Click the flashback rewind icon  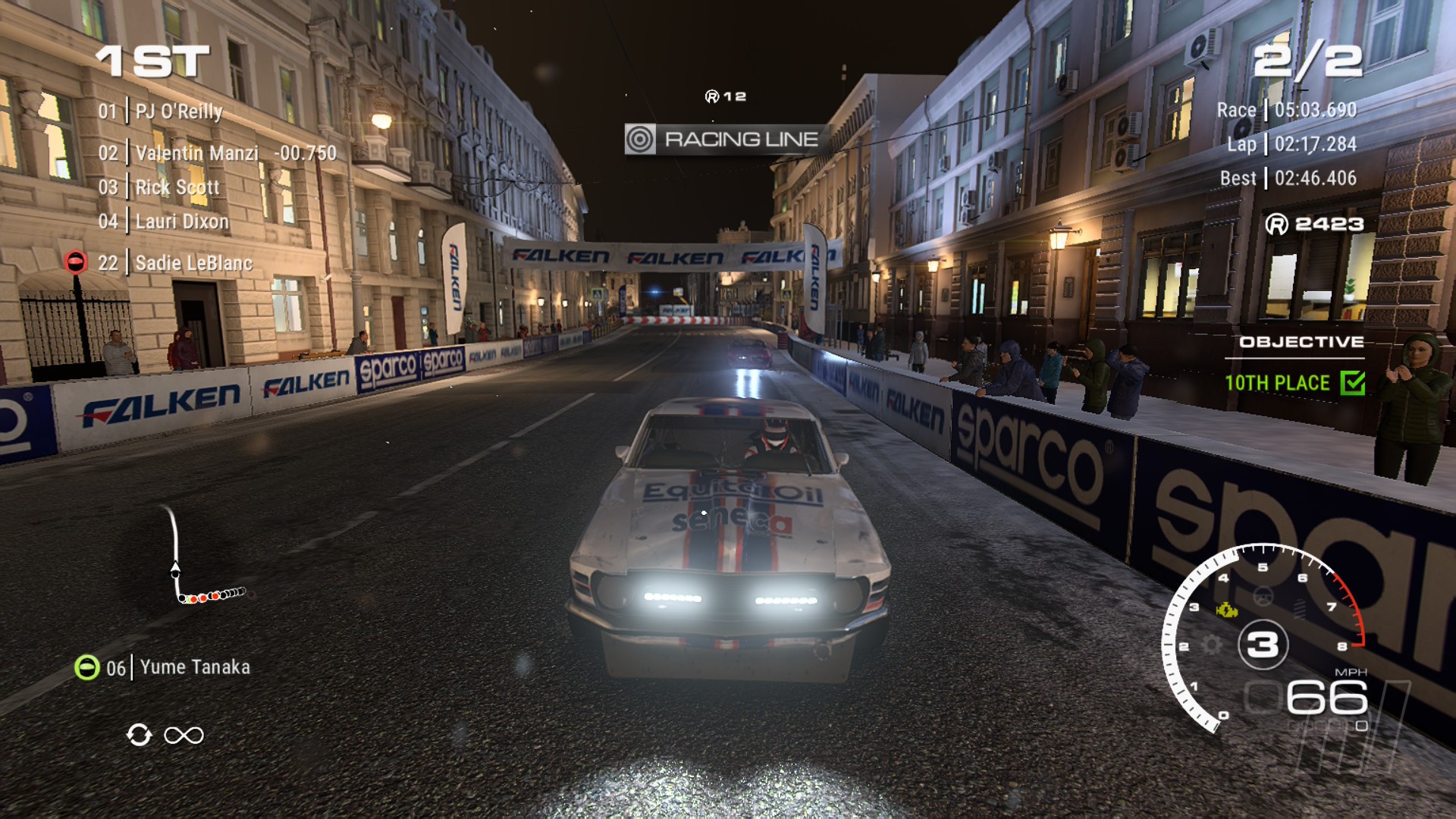click(140, 735)
